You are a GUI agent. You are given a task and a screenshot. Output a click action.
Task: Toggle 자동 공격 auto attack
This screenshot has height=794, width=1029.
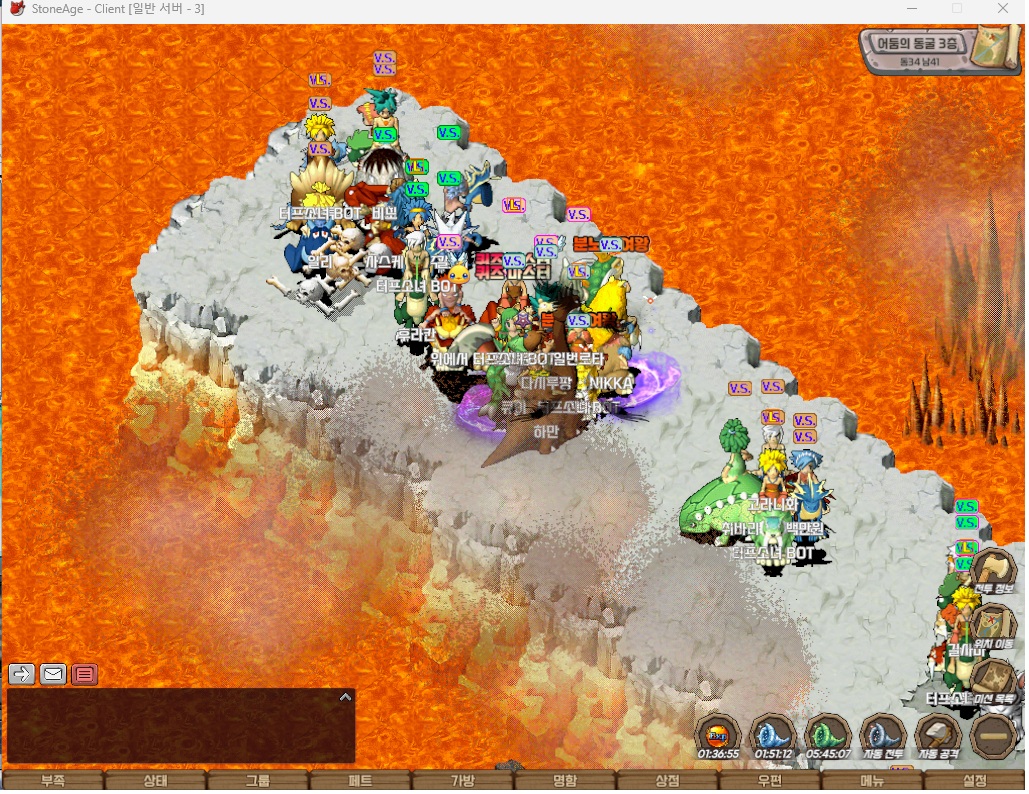tap(938, 736)
